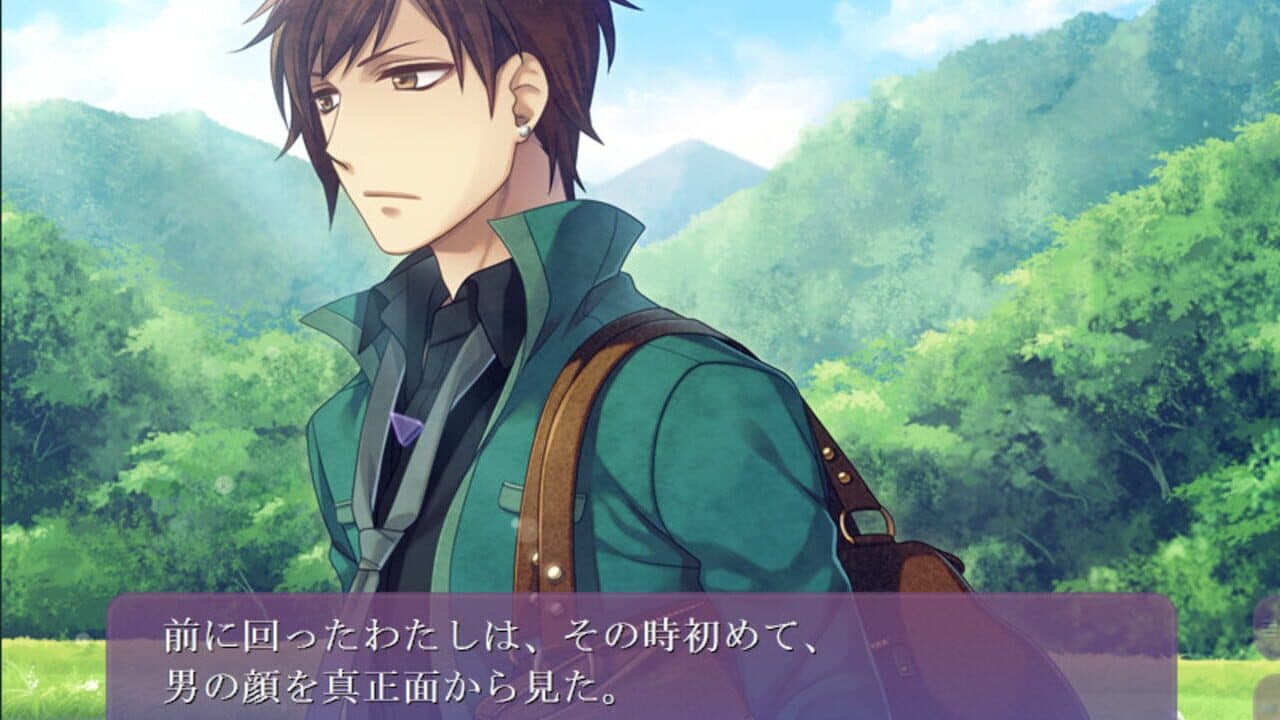Viewport: 1280px width, 720px height.
Task: Click the man's silver earring
Action: tap(523, 131)
